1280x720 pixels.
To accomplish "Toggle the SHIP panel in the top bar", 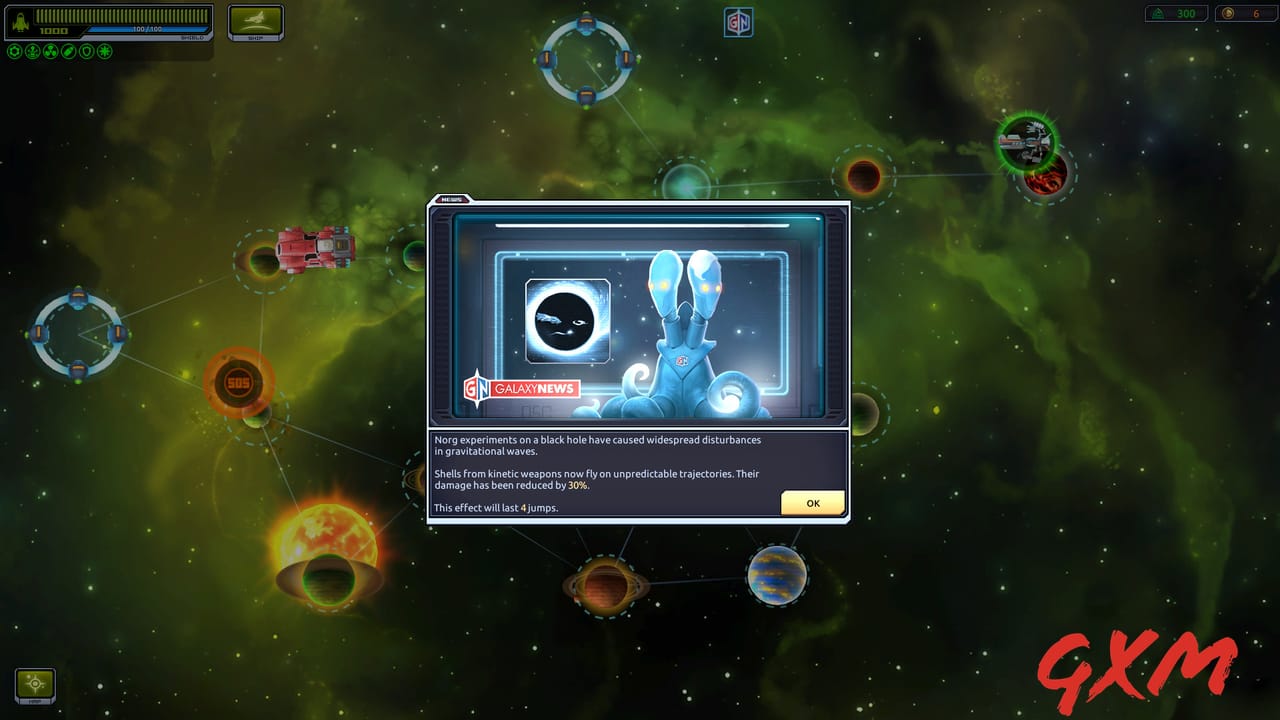I will tap(255, 20).
